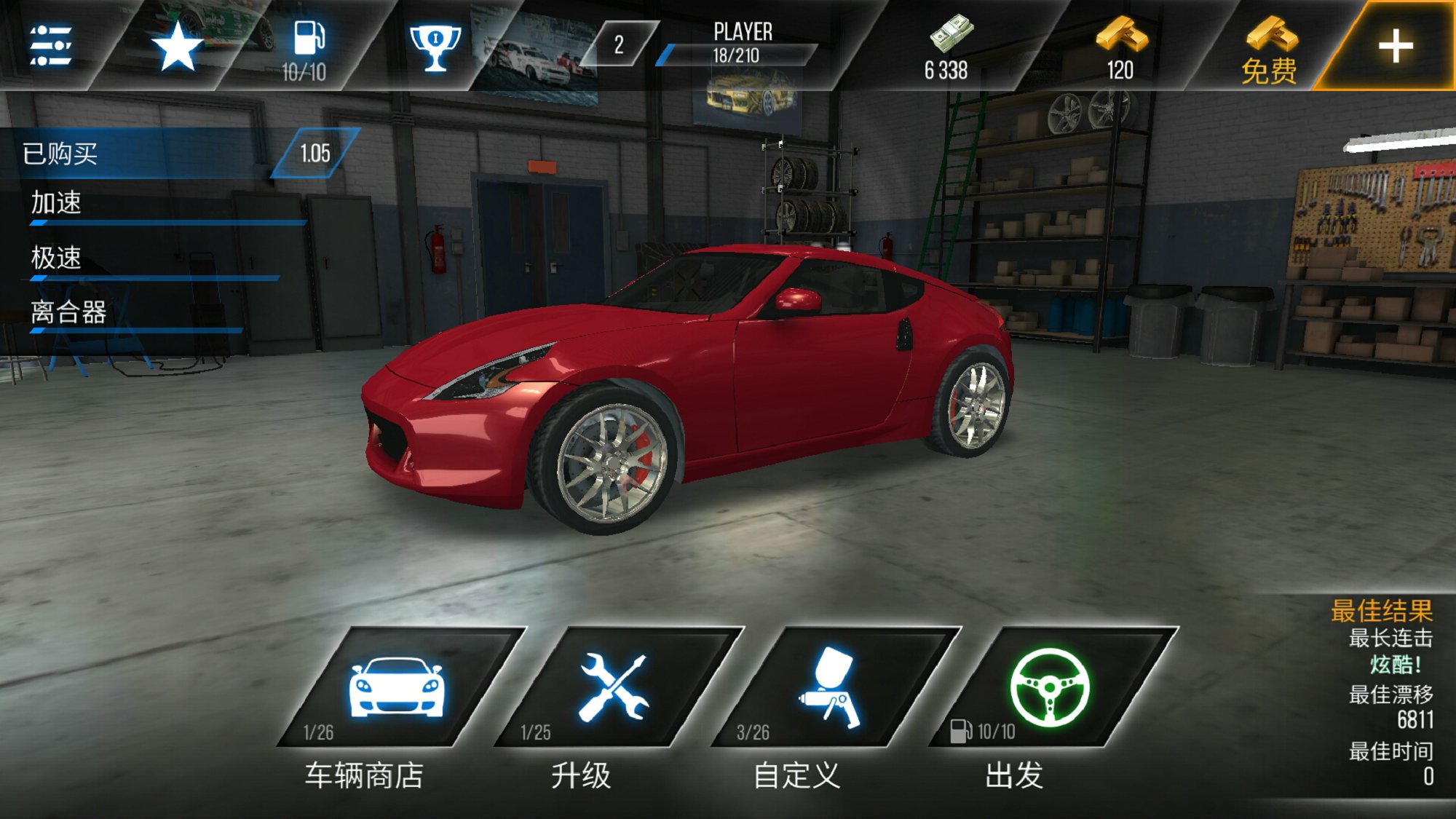This screenshot has width=1456, height=819.
Task: Open the fuel gauge showing 10/10
Action: click(x=309, y=47)
